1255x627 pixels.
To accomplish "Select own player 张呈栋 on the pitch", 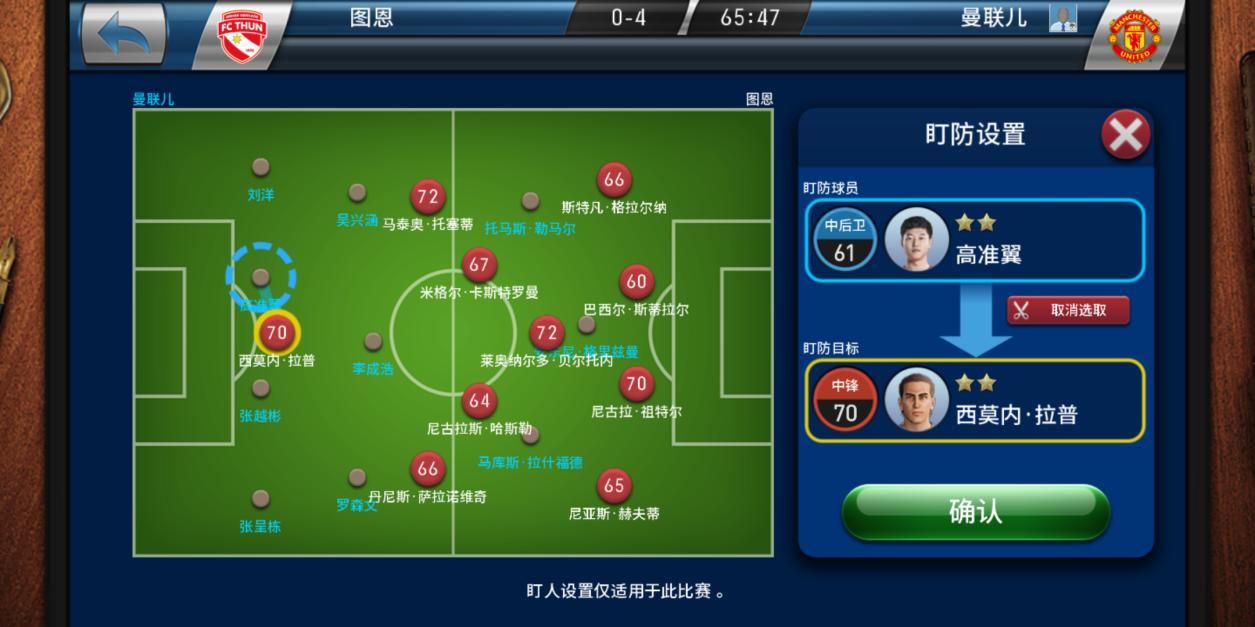I will point(261,498).
